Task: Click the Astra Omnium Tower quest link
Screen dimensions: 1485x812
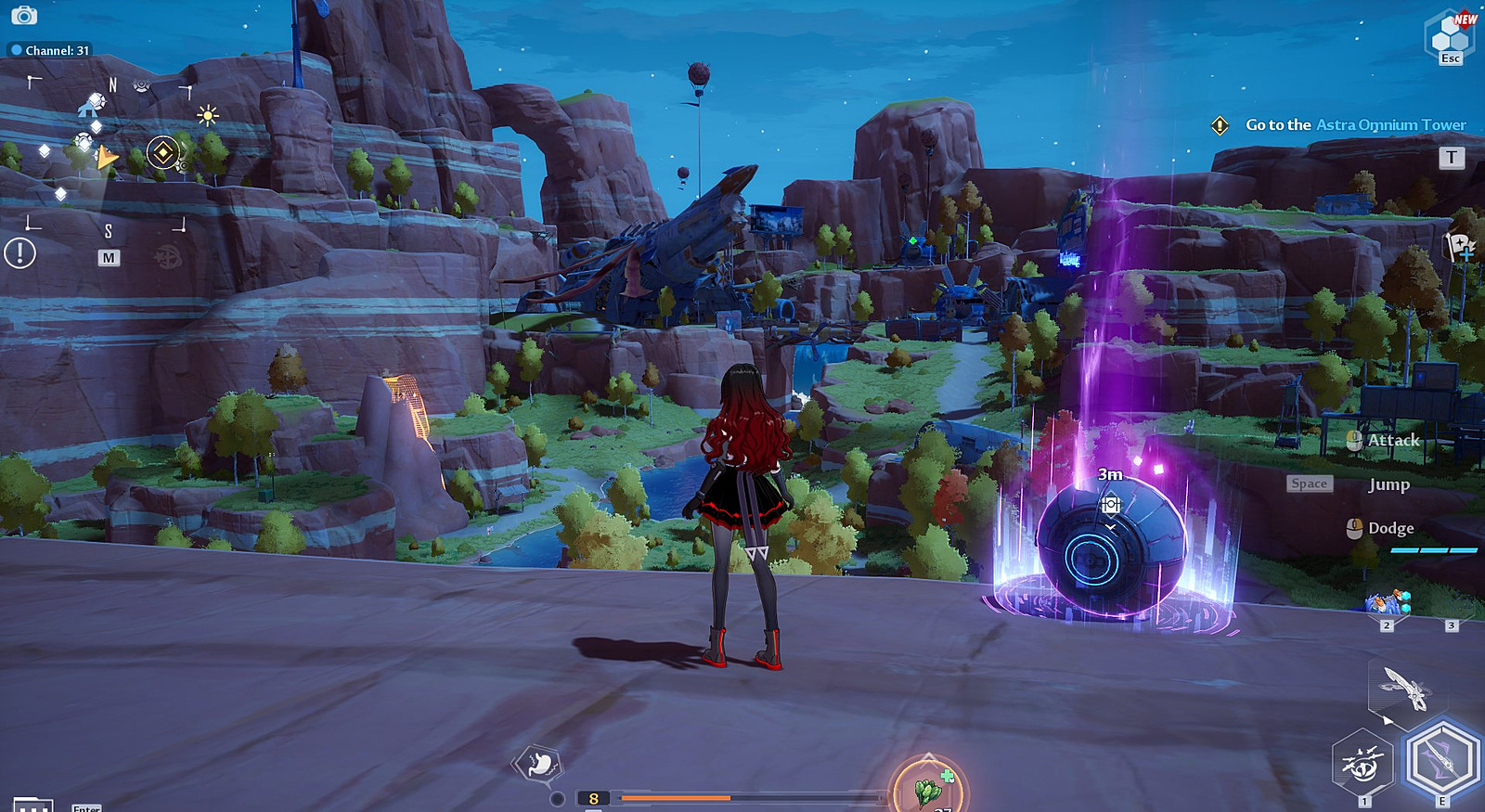Action: [x=1389, y=124]
